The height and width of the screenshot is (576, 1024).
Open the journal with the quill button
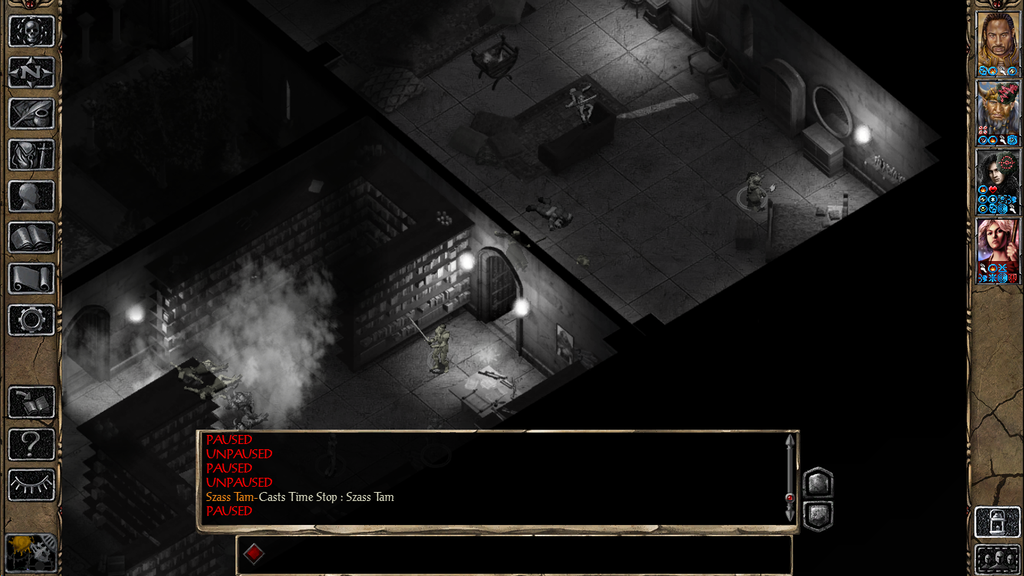pos(31,113)
